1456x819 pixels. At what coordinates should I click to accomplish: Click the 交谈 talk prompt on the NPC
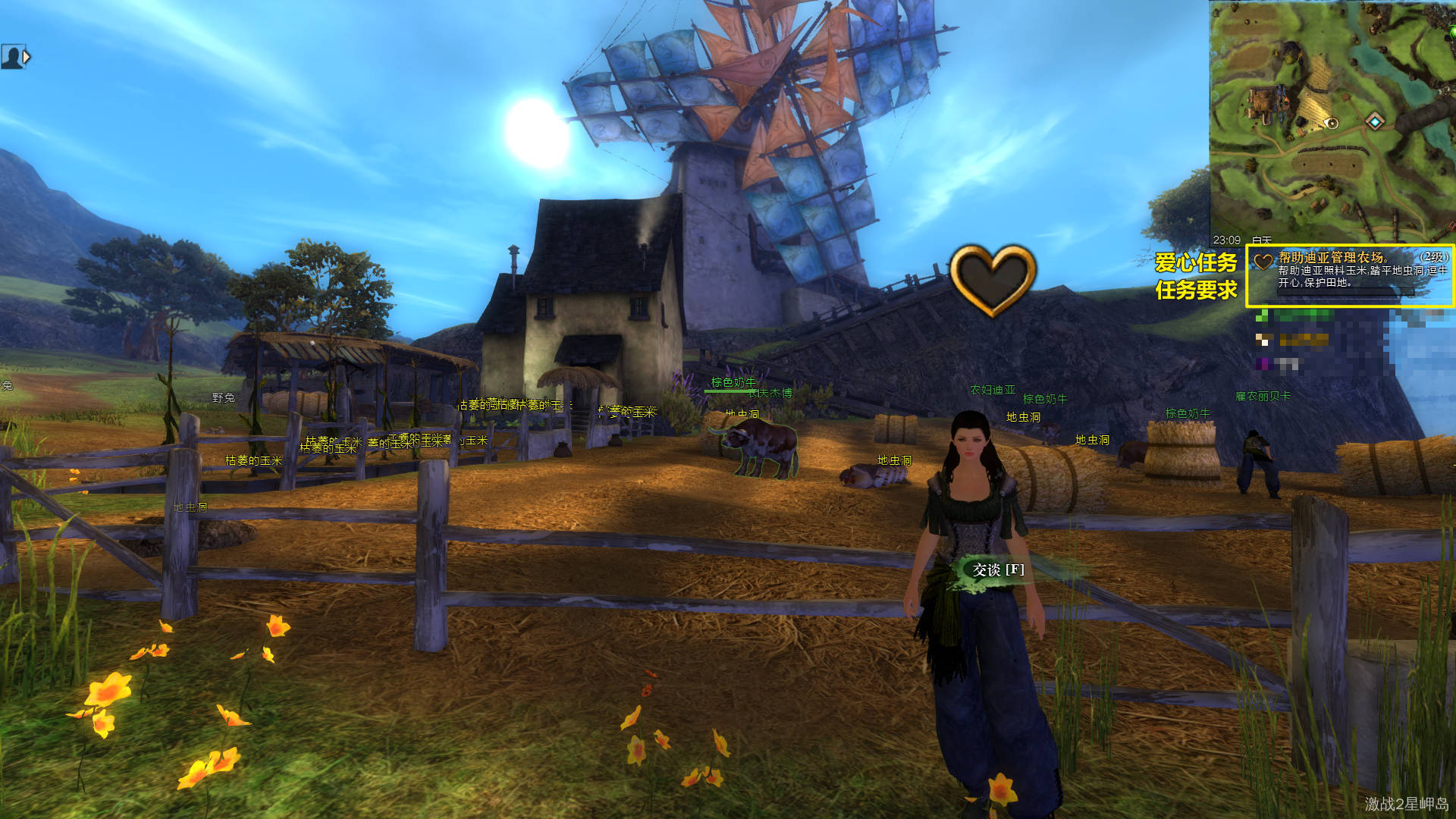coord(998,570)
